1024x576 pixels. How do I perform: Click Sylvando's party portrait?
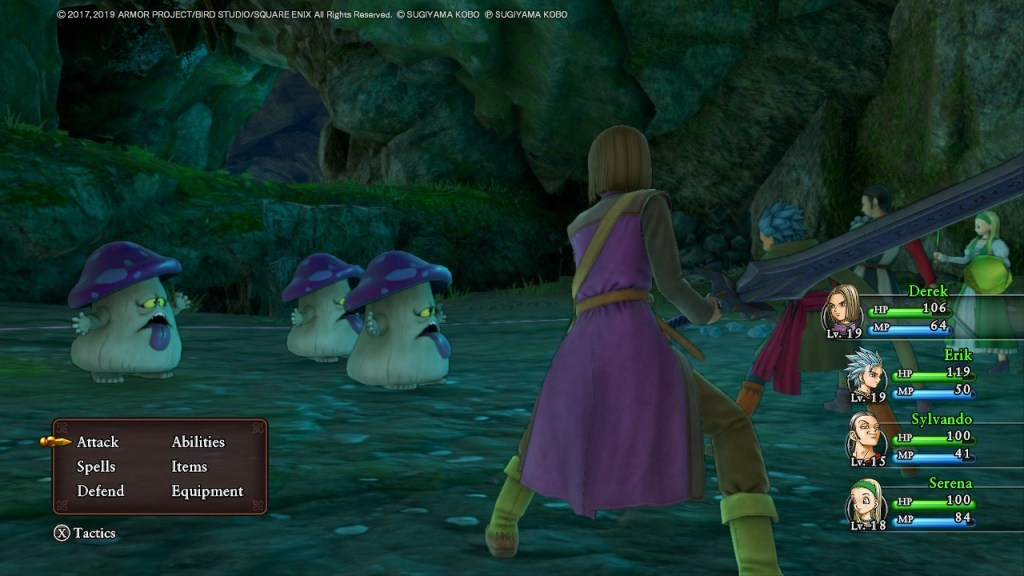(x=864, y=436)
